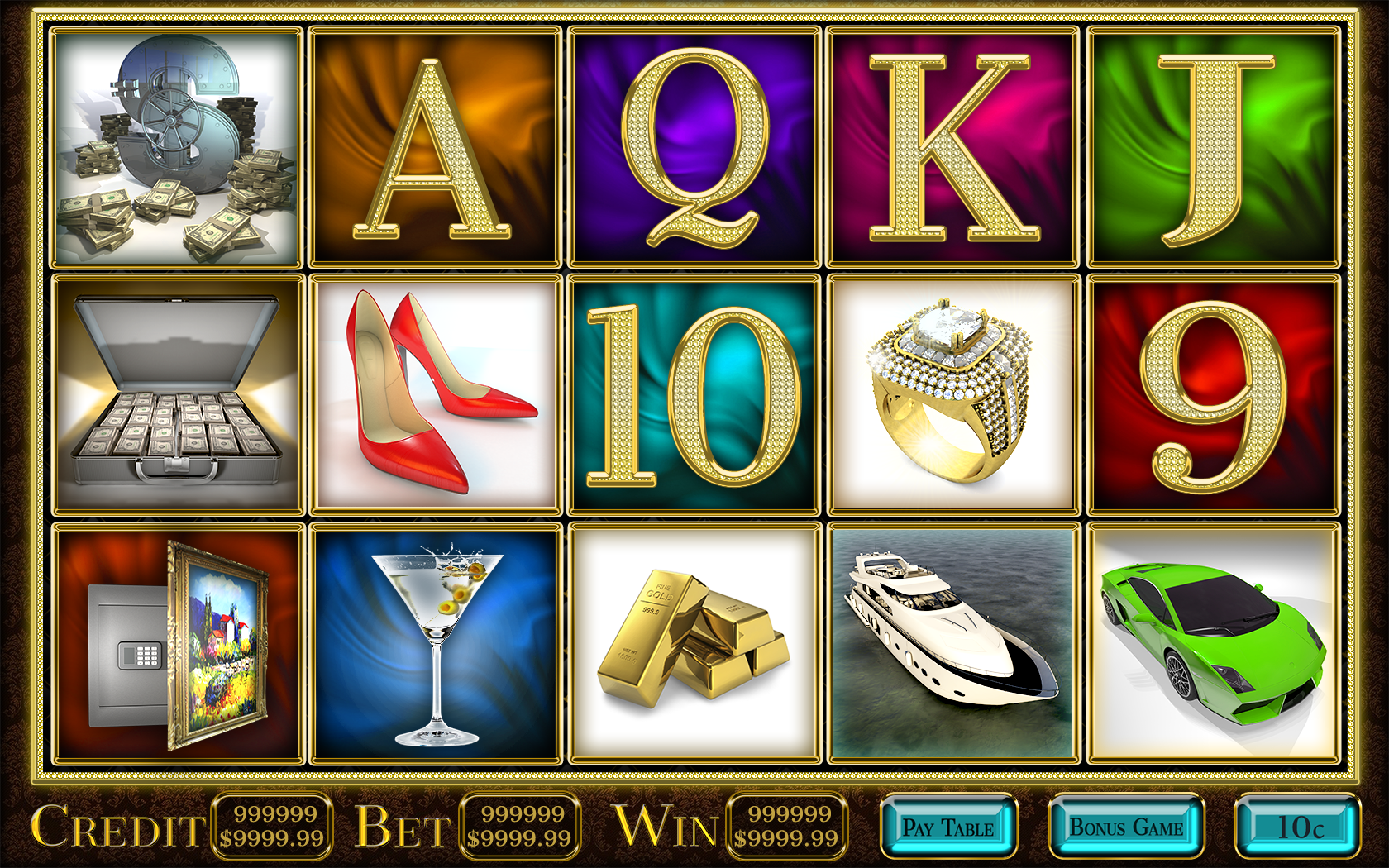
Task: Click the gold number 9 tile
Action: (x=1213, y=395)
